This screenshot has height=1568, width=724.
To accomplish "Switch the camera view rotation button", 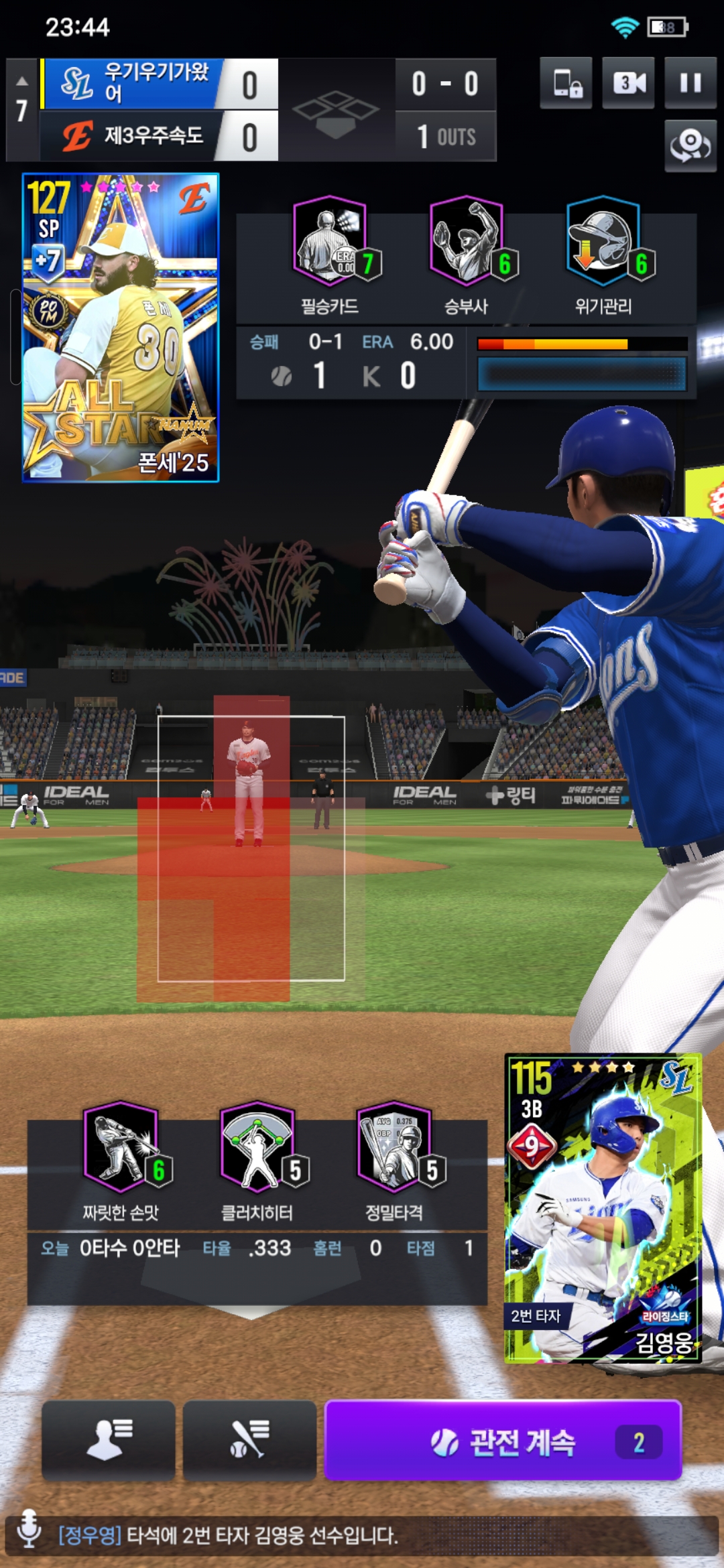I will click(x=690, y=145).
